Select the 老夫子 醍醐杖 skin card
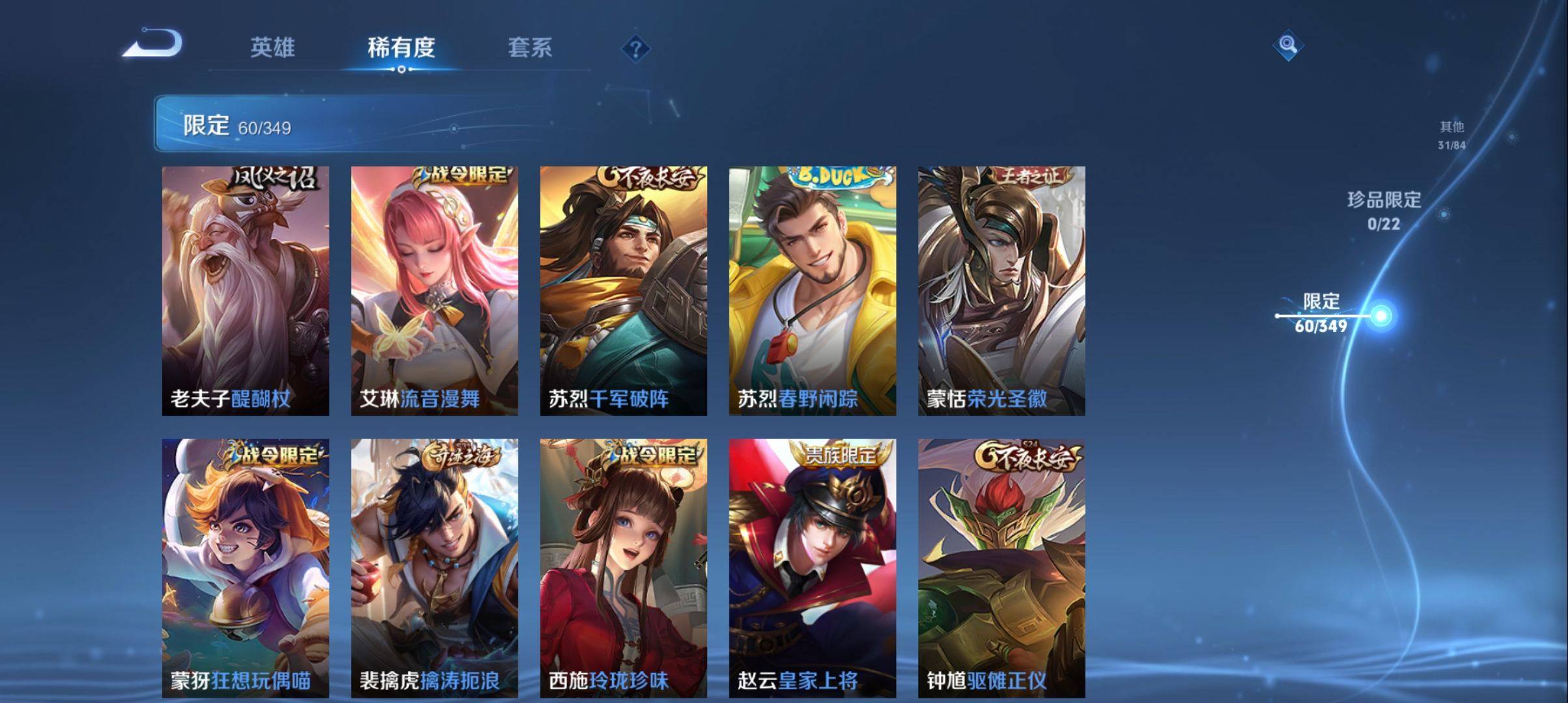Image resolution: width=1568 pixels, height=703 pixels. (x=245, y=290)
